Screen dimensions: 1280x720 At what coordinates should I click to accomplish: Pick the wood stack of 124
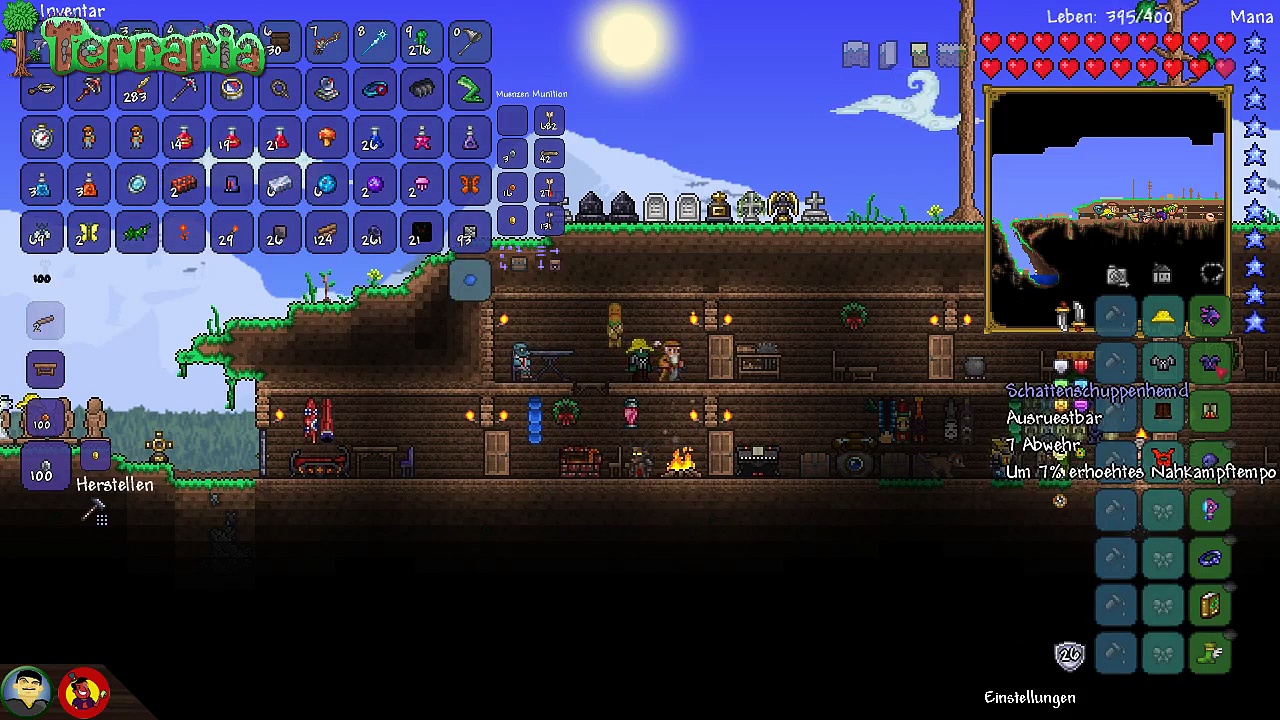pos(326,234)
